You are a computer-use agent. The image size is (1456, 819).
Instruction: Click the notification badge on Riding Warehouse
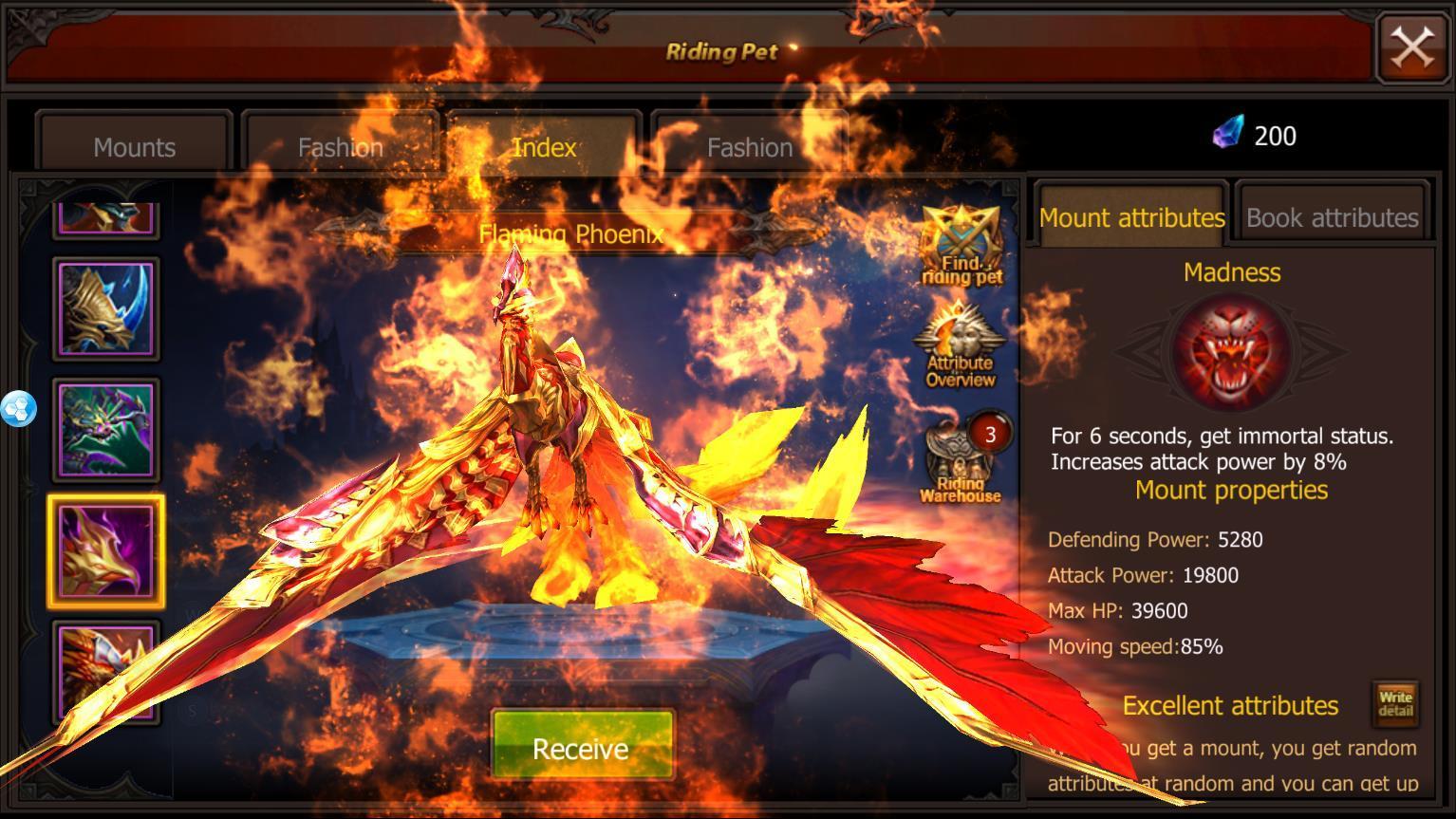point(990,435)
